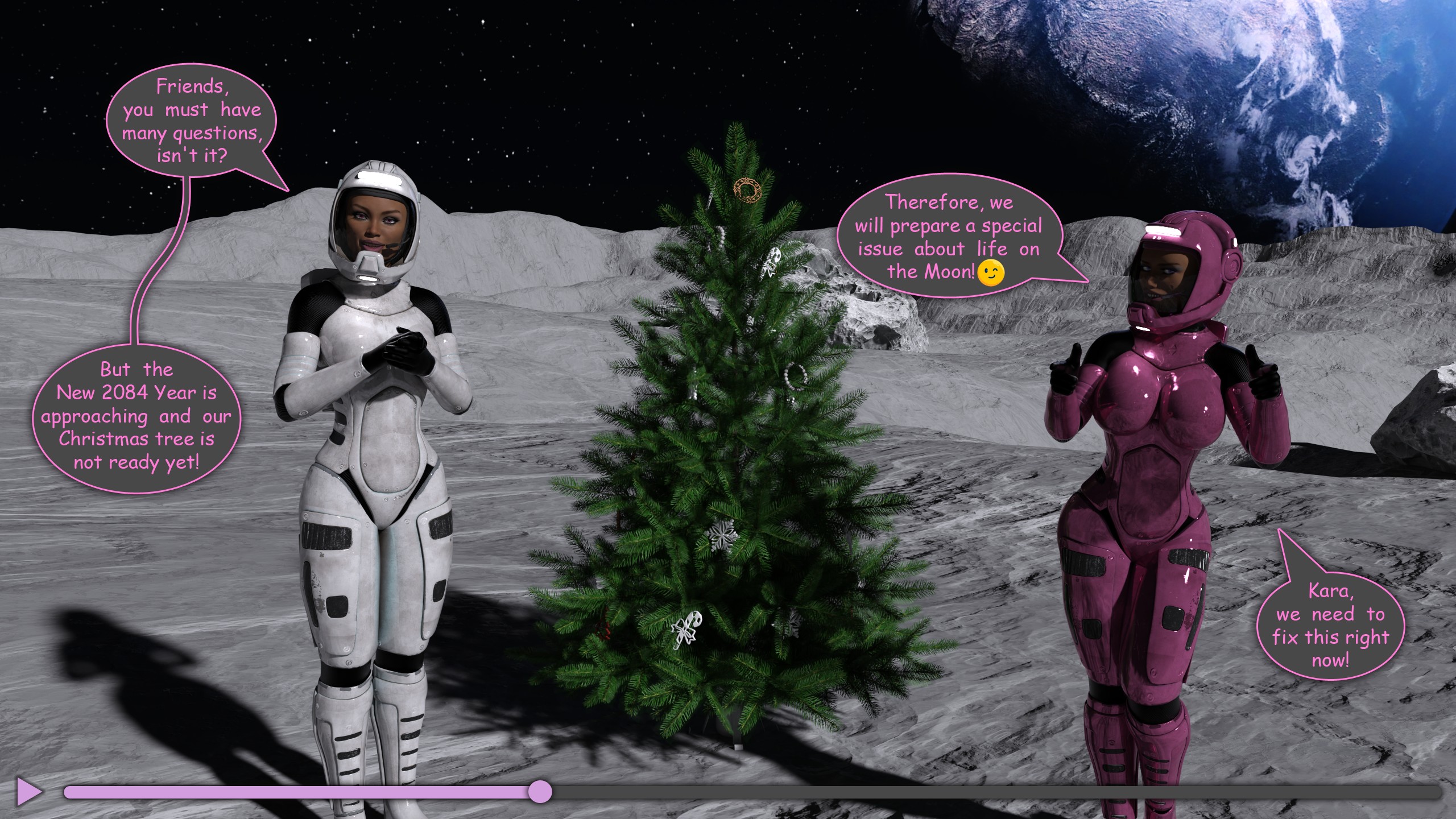Click the round progress bar handle

coord(539,792)
